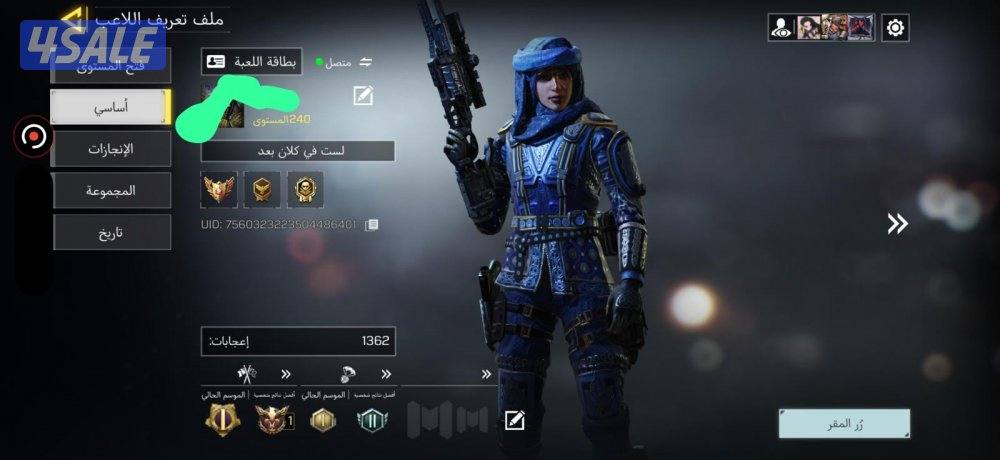
Task: Select the المجموعة collection tab
Action: tap(111, 190)
